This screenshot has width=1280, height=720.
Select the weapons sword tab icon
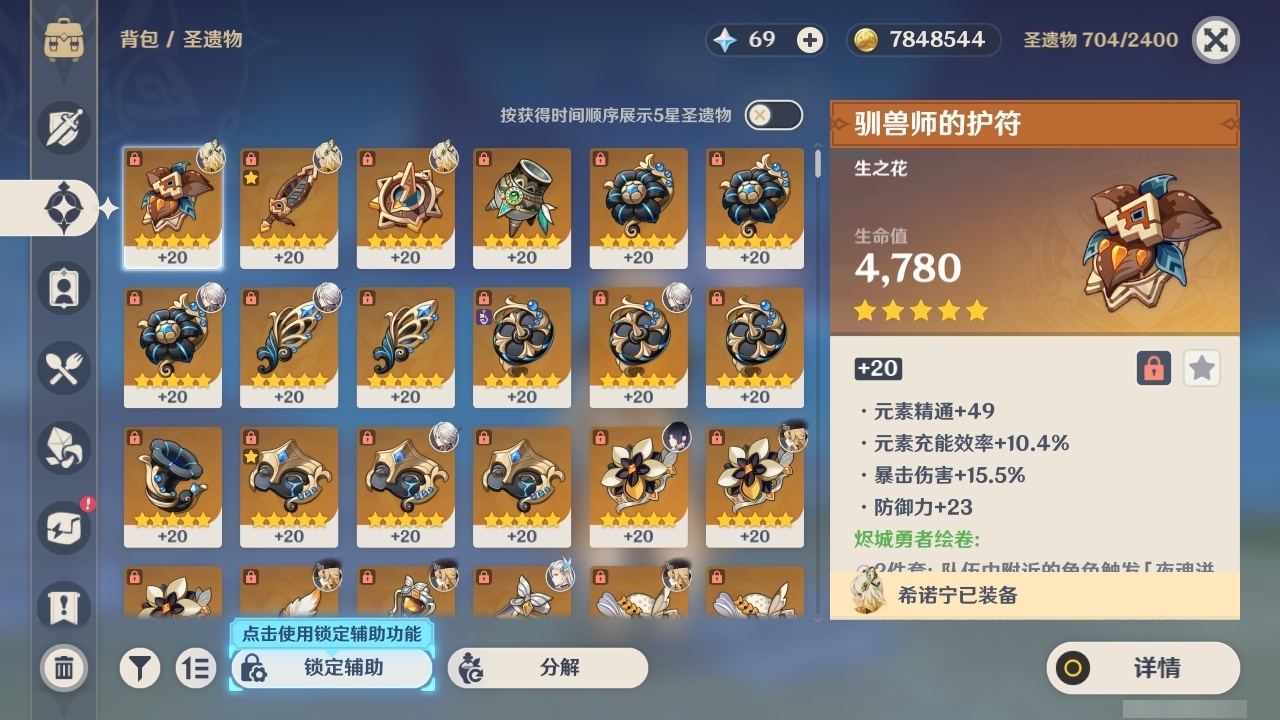tap(63, 128)
